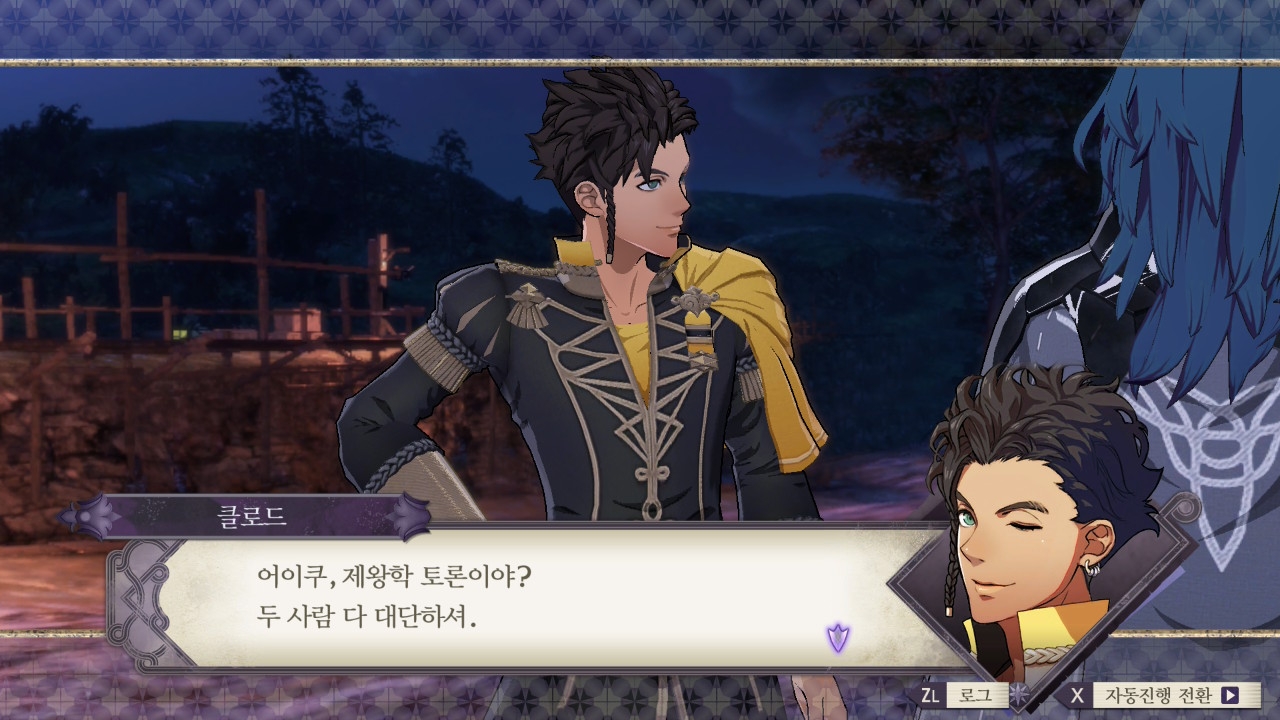Click the purple continue arrow in dialogue box

pos(837,636)
